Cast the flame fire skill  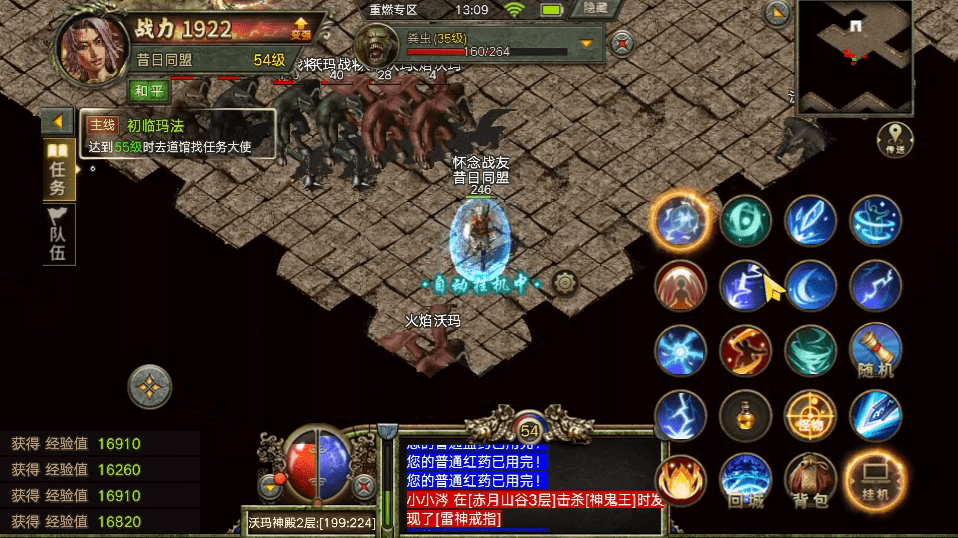(680, 480)
